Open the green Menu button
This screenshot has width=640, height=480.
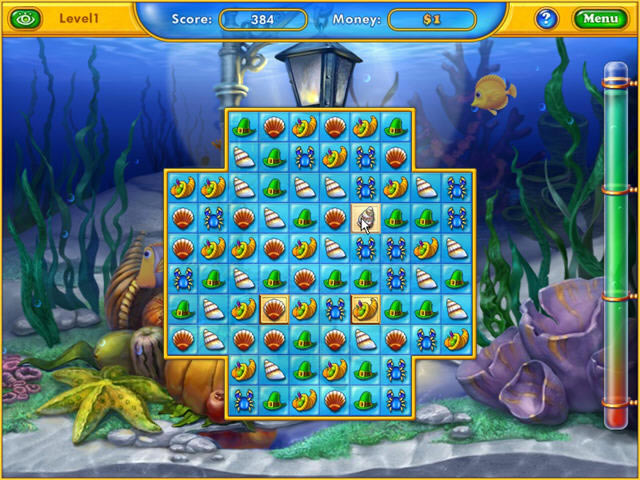pos(599,18)
